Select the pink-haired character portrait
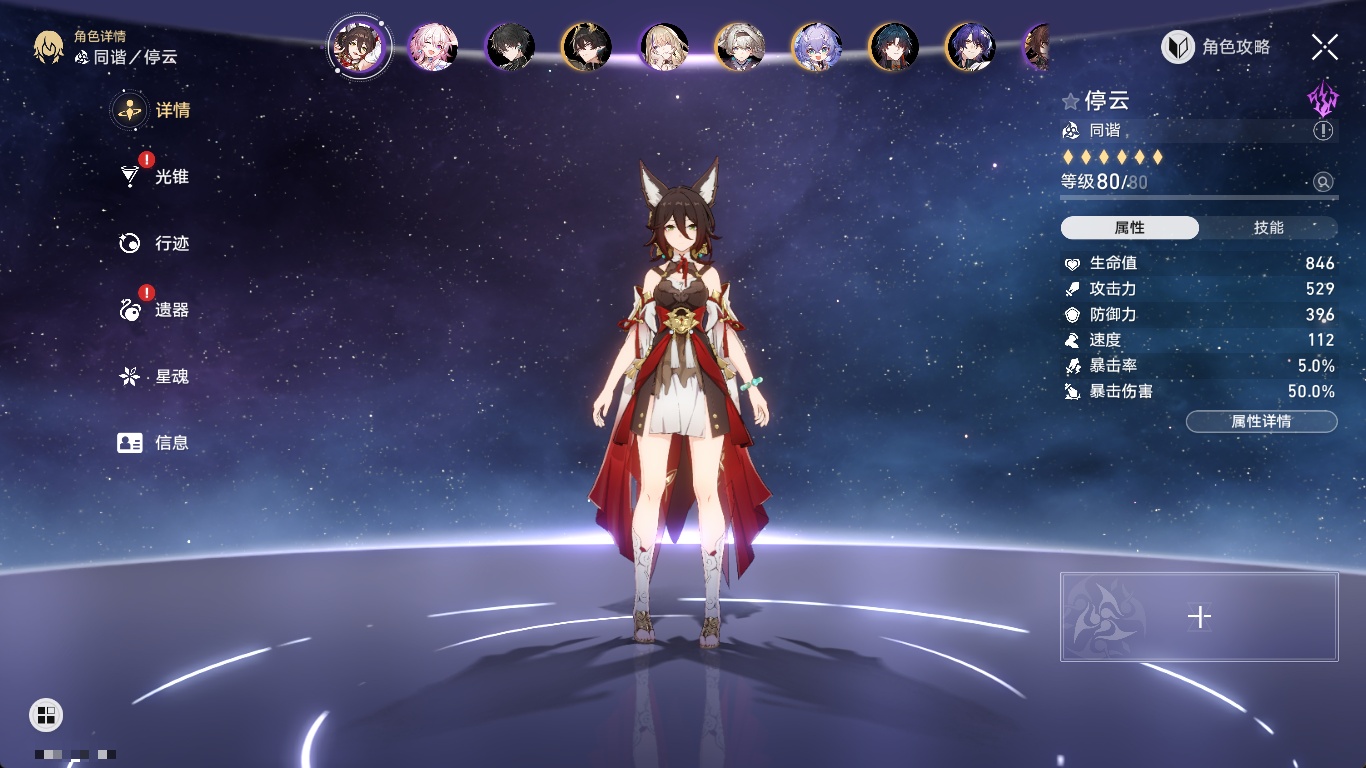 pyautogui.click(x=433, y=47)
